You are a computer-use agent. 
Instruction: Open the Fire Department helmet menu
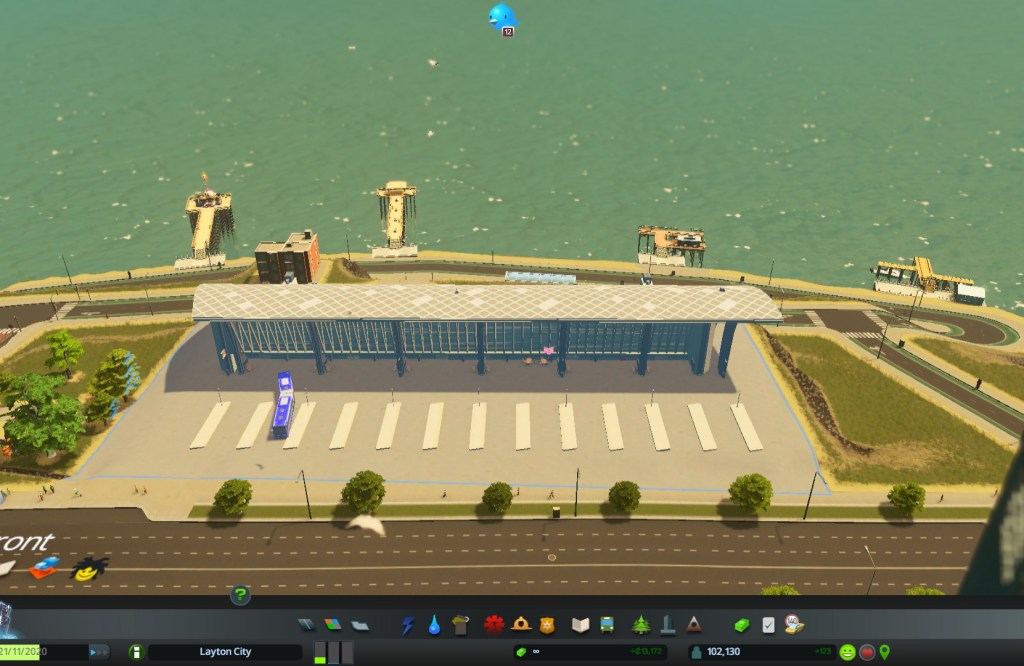click(x=520, y=625)
